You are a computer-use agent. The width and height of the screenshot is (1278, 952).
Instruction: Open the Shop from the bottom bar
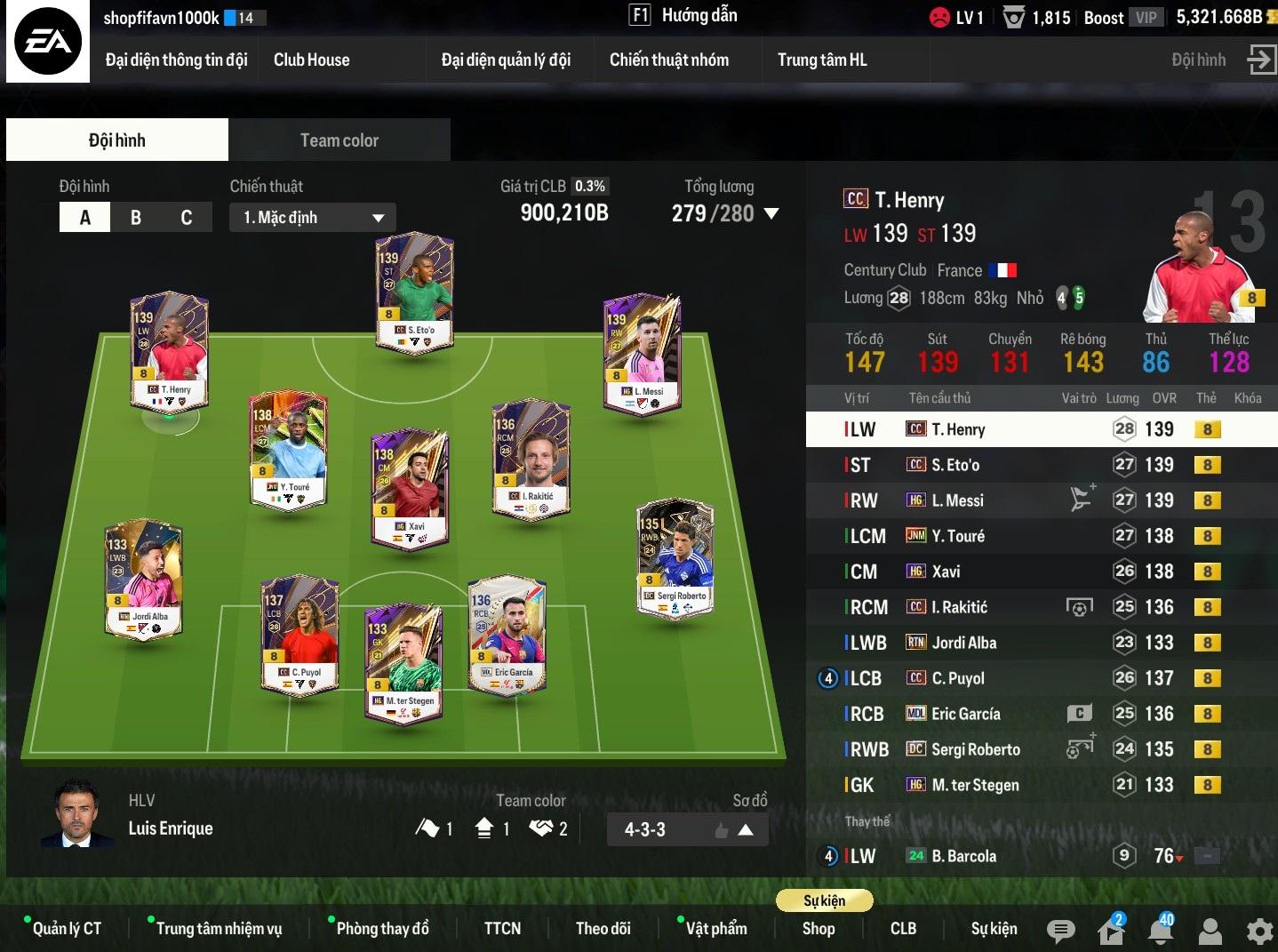[x=818, y=929]
